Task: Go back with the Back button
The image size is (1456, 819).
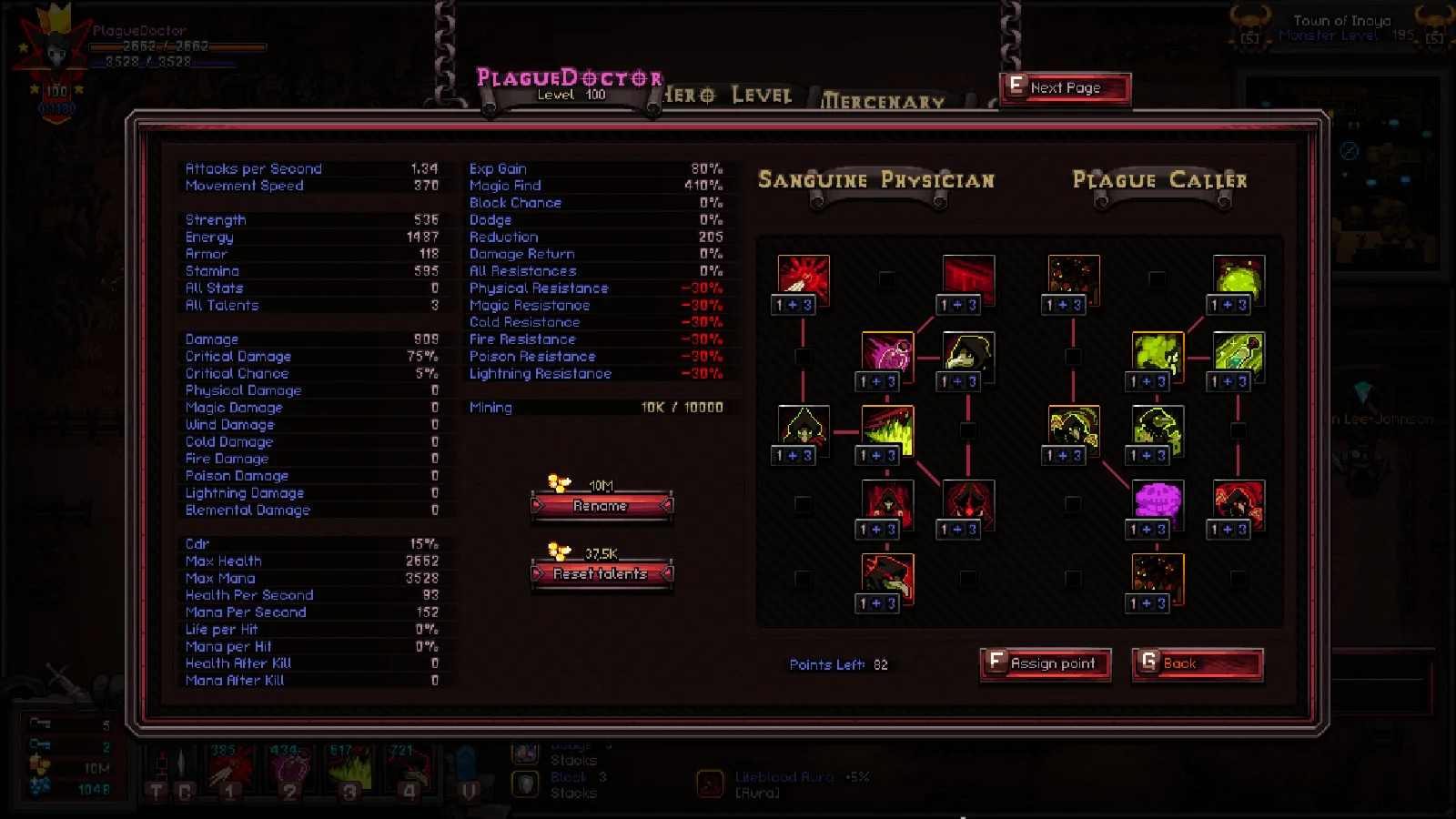Action: point(1197,663)
